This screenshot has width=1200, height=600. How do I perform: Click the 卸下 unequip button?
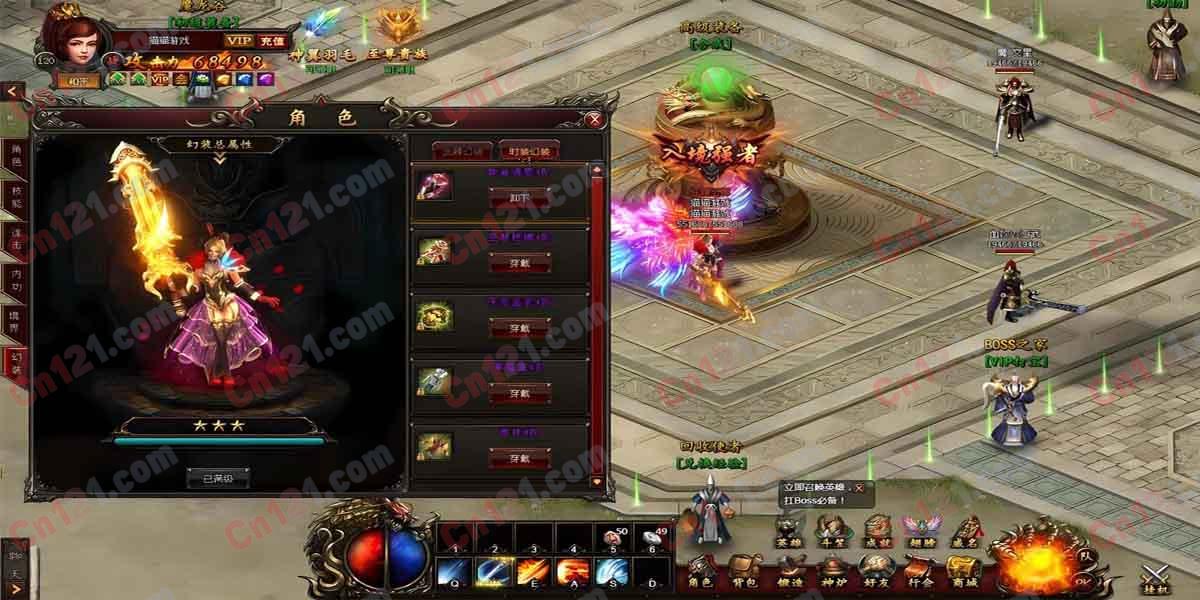(x=519, y=197)
